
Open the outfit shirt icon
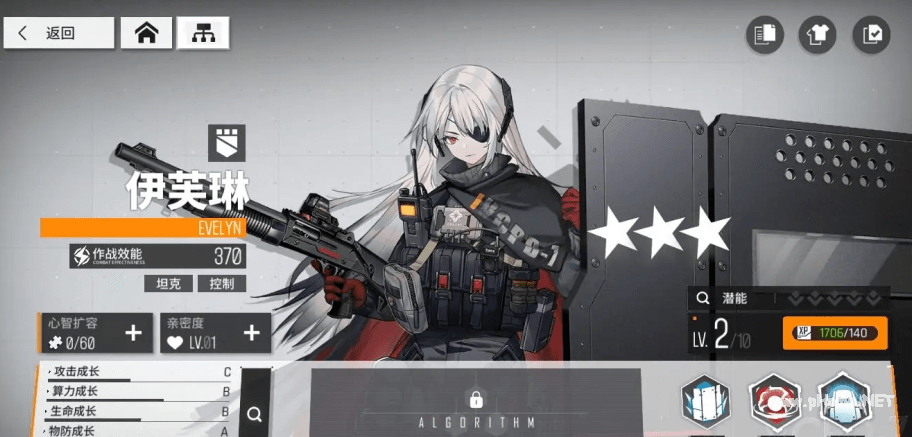click(817, 35)
